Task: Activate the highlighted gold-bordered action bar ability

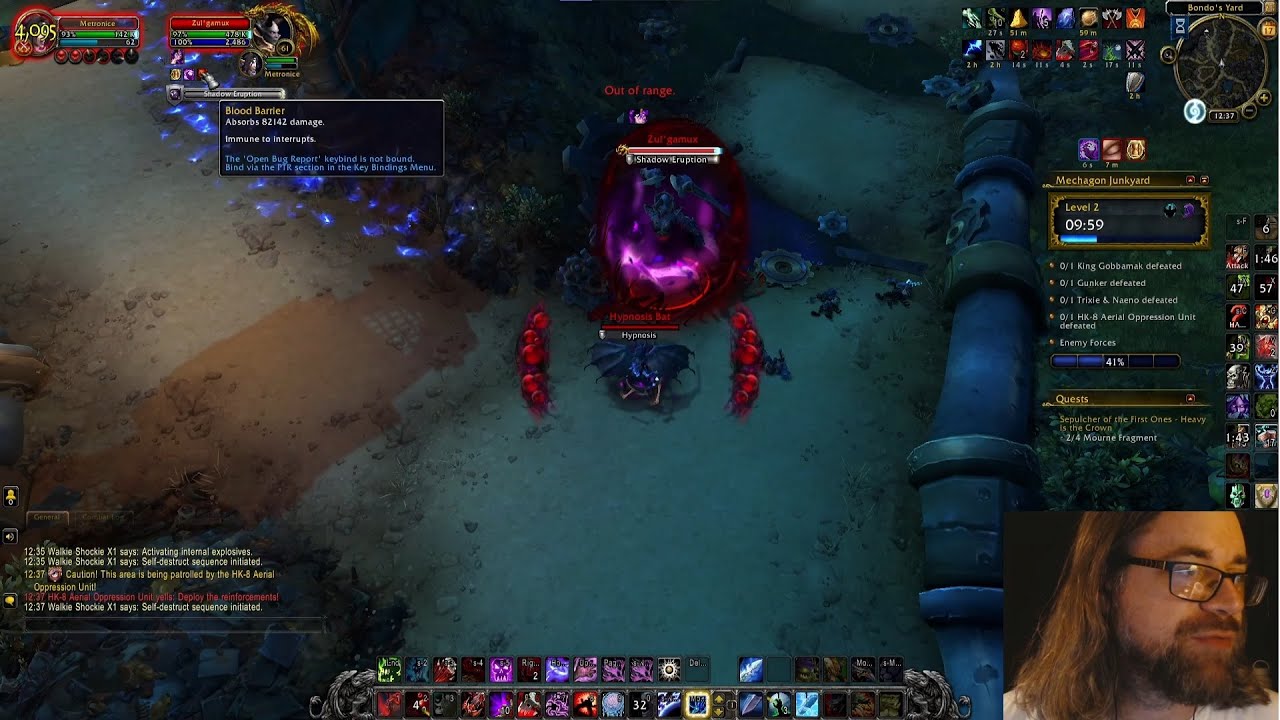Action: [697, 704]
